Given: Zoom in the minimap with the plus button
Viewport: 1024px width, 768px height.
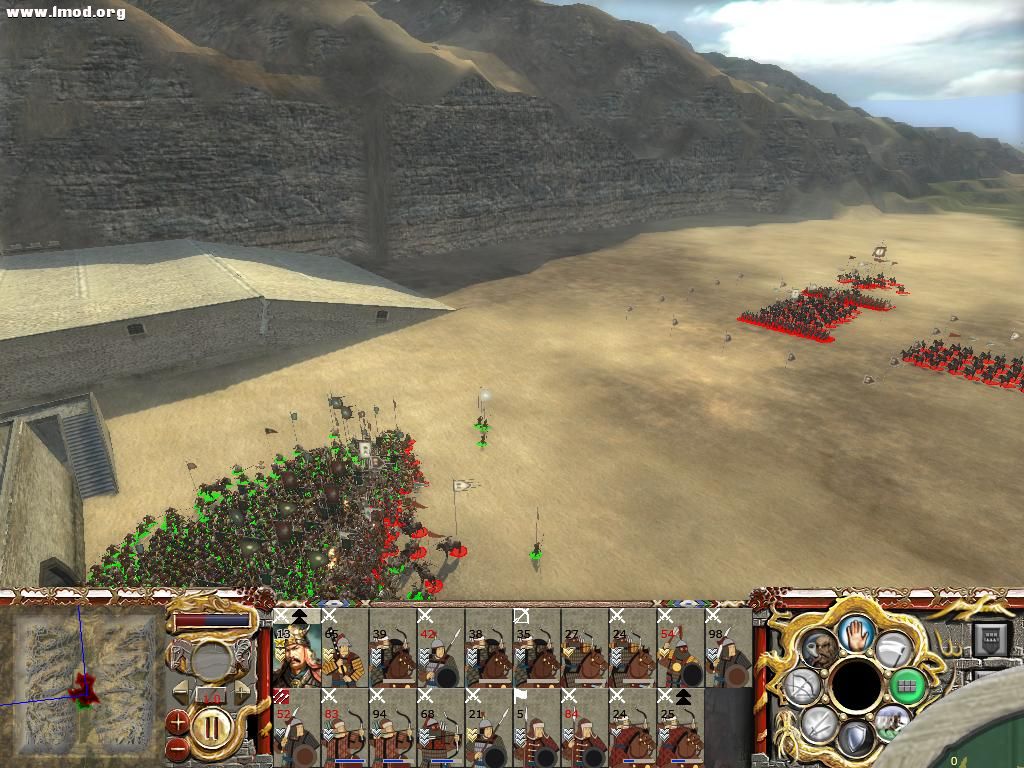Looking at the screenshot, I should pyautogui.click(x=178, y=720).
